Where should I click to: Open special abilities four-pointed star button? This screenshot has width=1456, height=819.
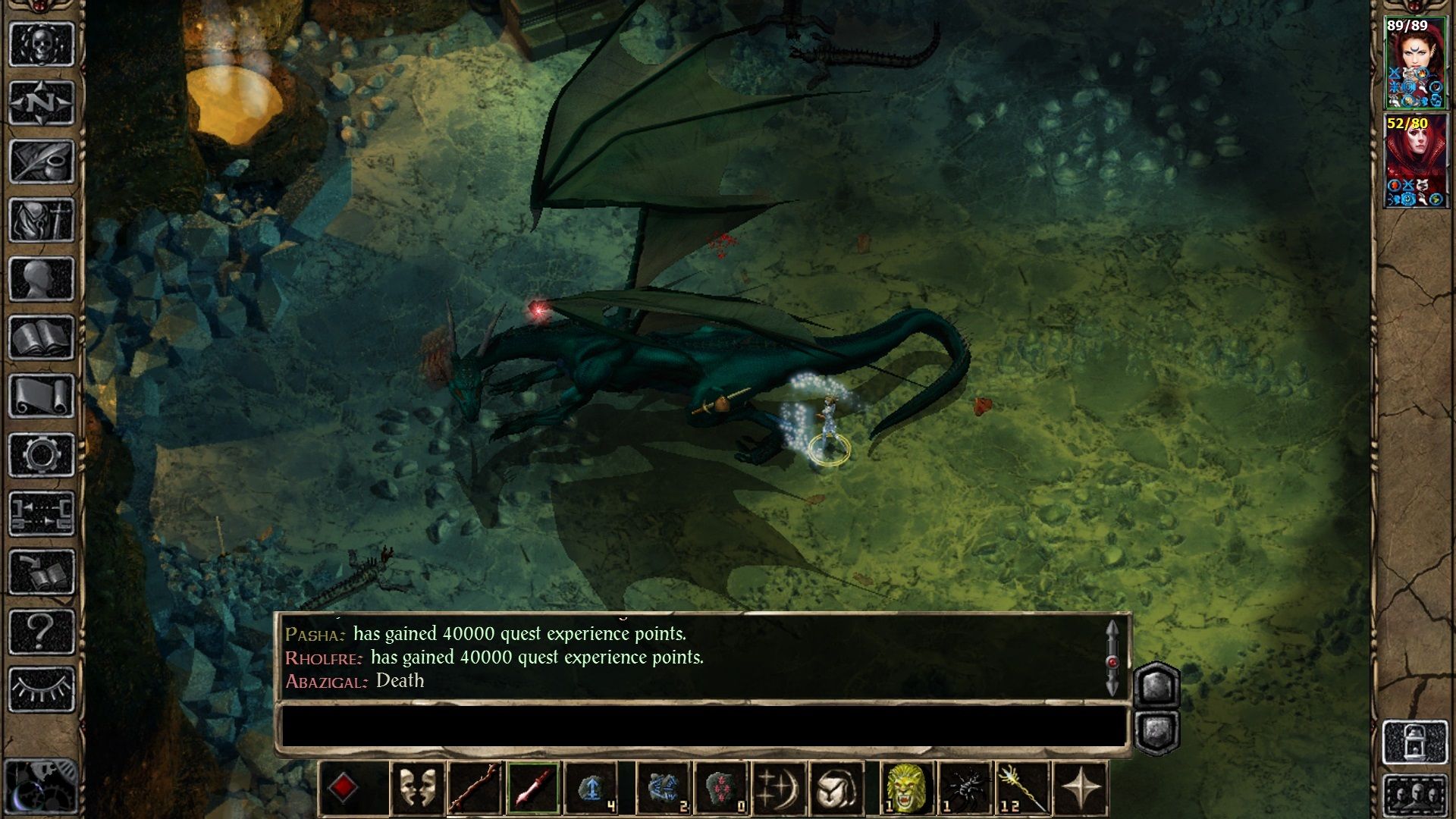coord(1081,789)
